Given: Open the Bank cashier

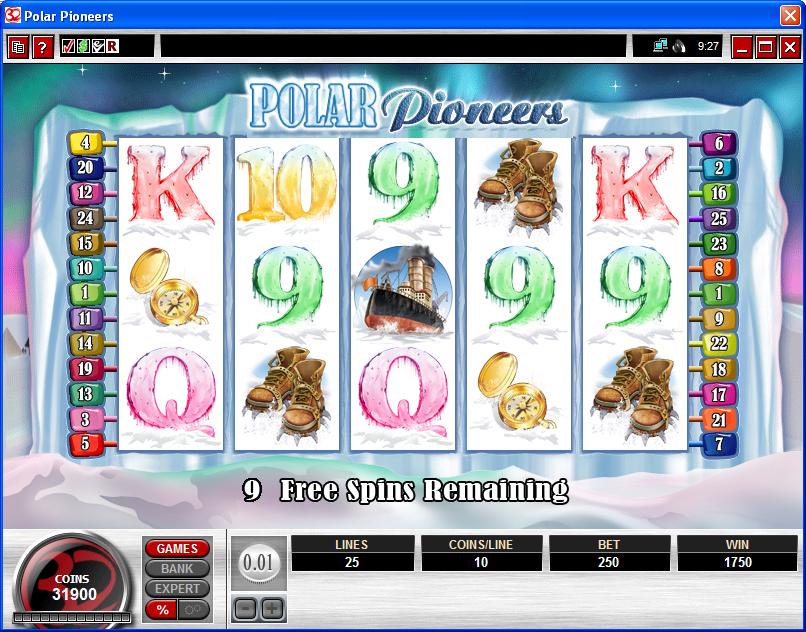Looking at the screenshot, I should 177,569.
